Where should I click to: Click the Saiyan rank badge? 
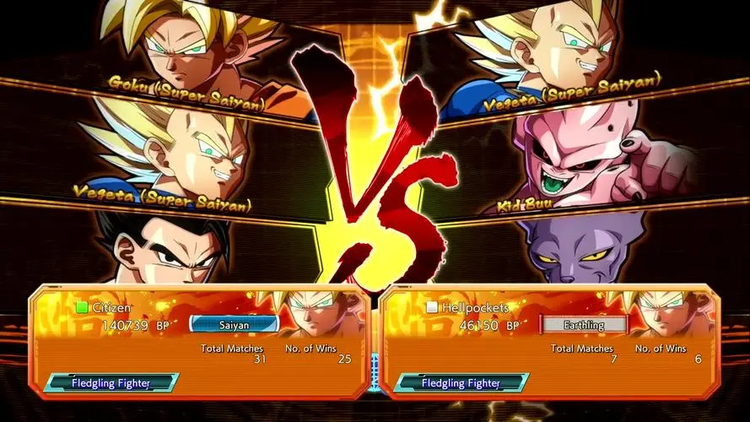(232, 324)
